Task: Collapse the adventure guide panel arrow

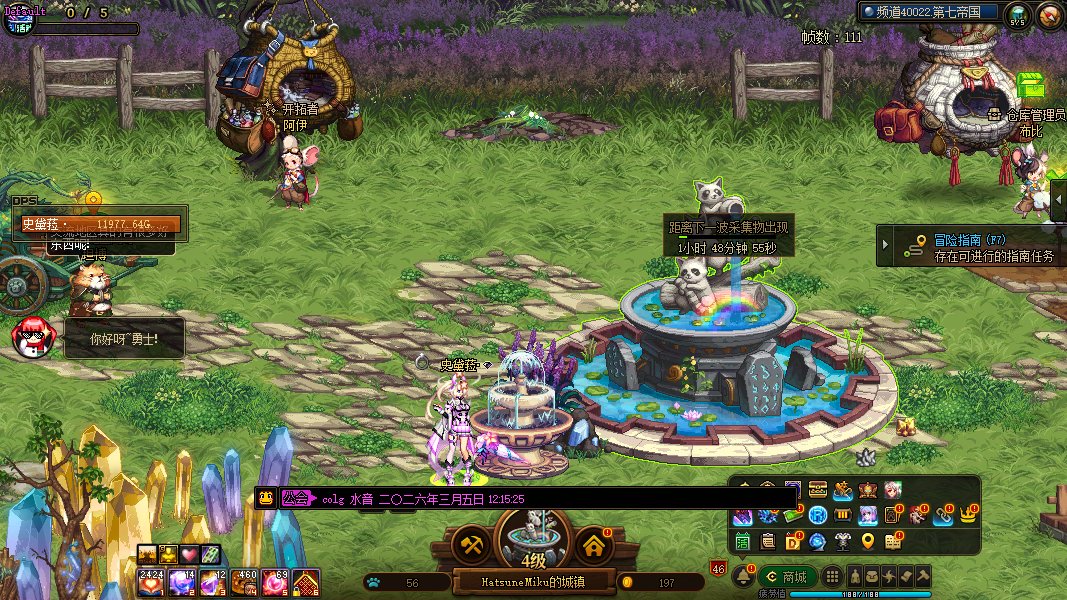Action: (885, 246)
